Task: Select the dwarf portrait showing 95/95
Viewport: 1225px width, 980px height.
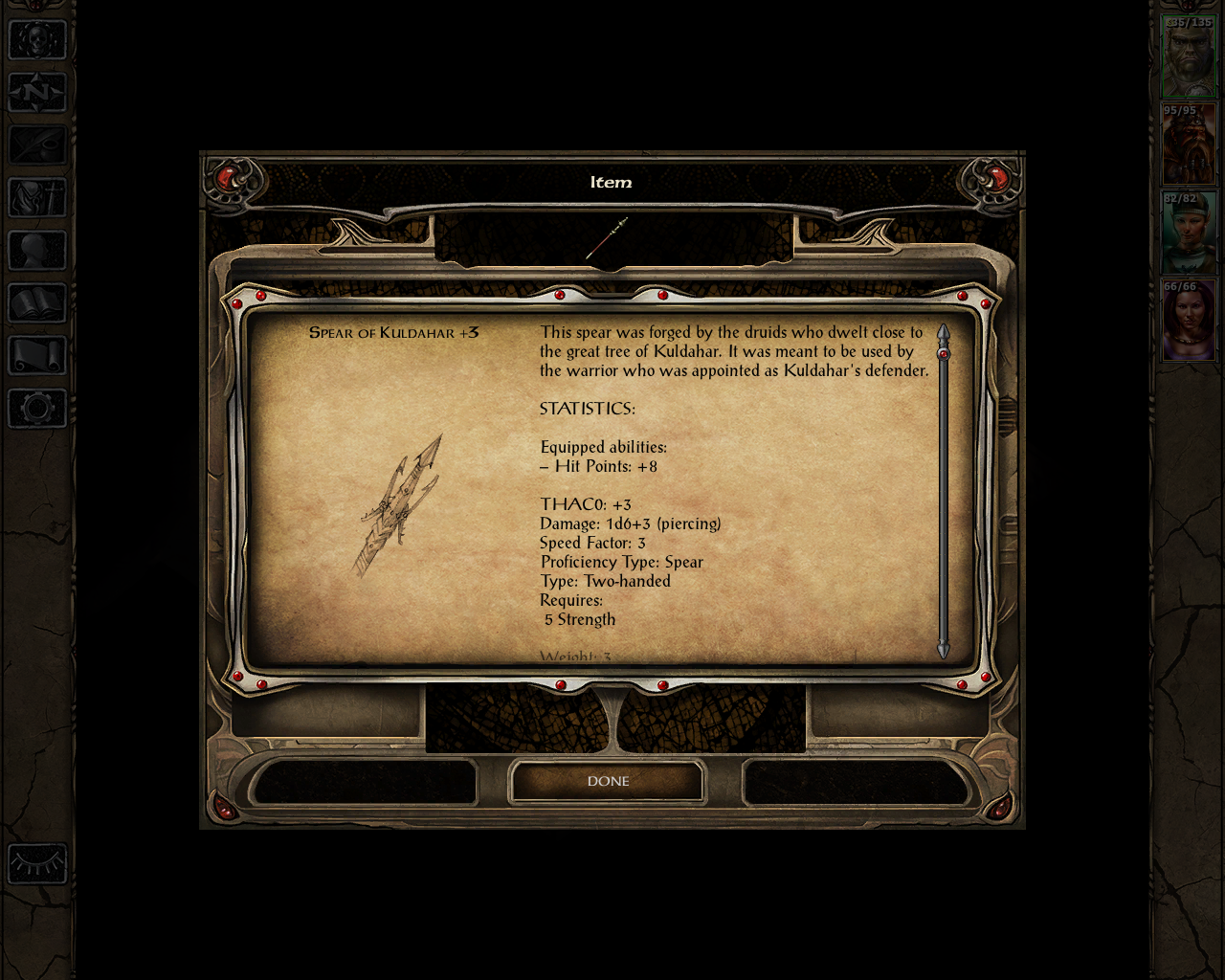Action: tap(1189, 144)
